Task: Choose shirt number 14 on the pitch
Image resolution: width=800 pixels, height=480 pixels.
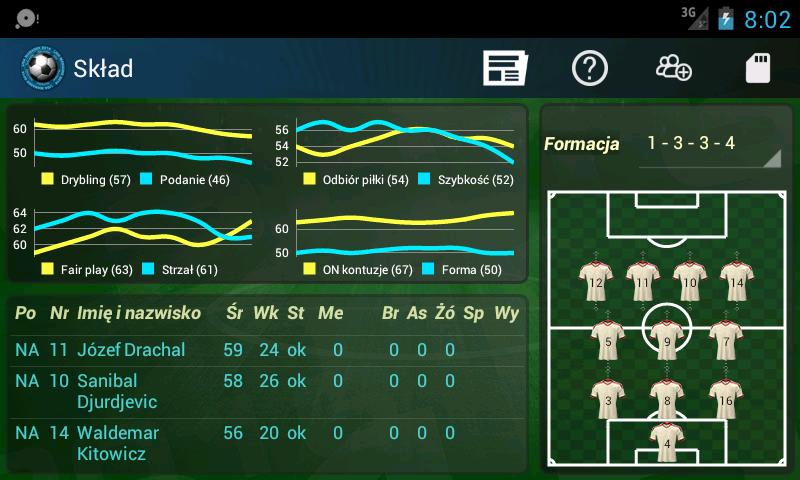Action: pos(736,281)
